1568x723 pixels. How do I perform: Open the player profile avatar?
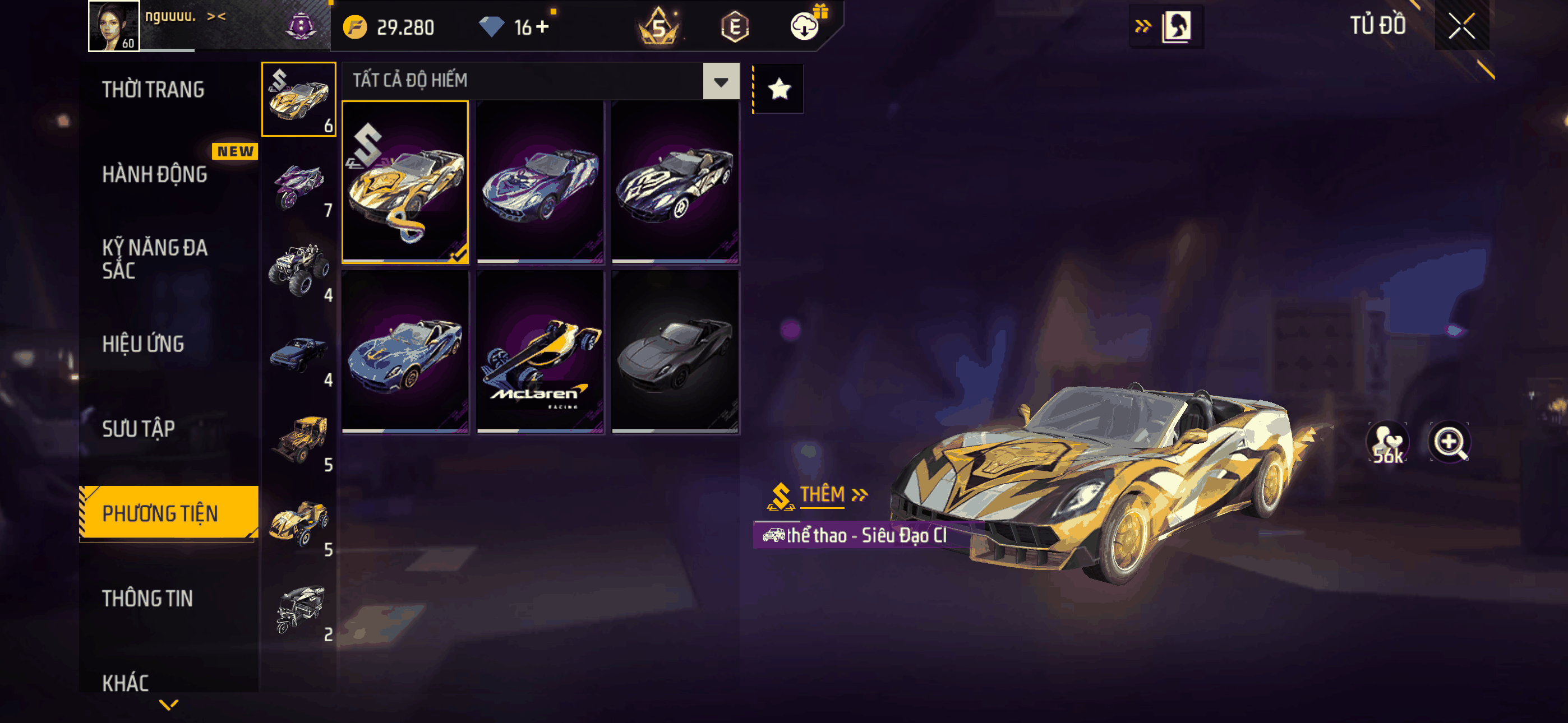tap(114, 26)
